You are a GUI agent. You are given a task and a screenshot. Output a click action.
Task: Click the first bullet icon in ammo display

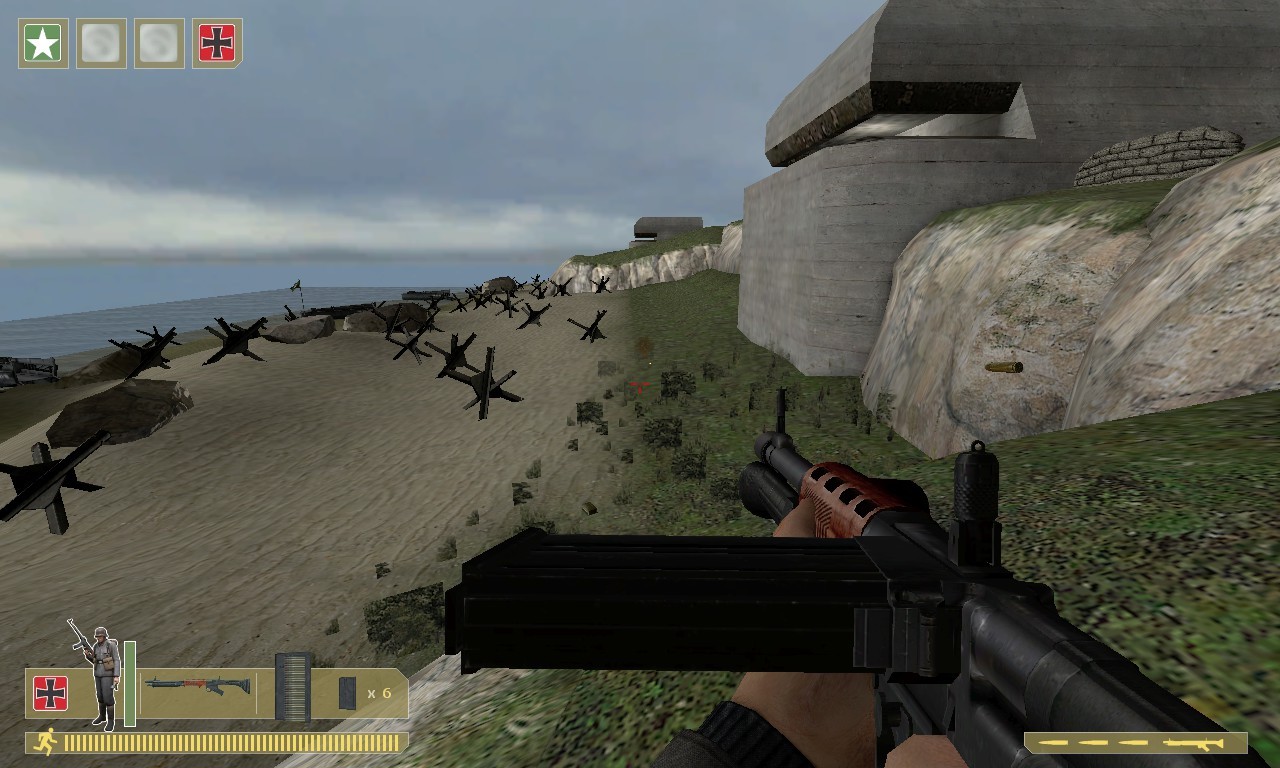tap(1053, 743)
